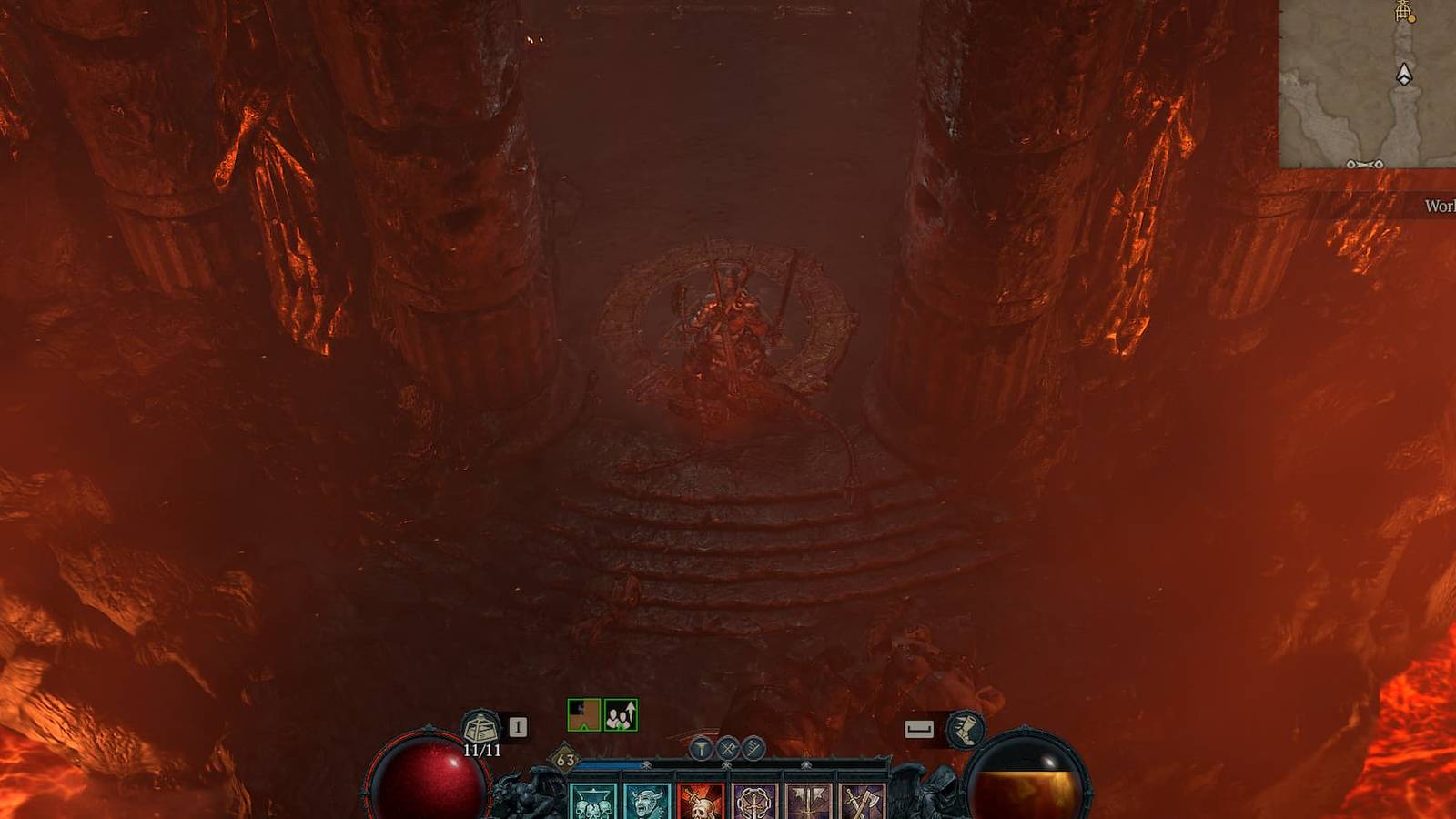
Task: Select the chained sword skill icon
Action: [755, 801]
